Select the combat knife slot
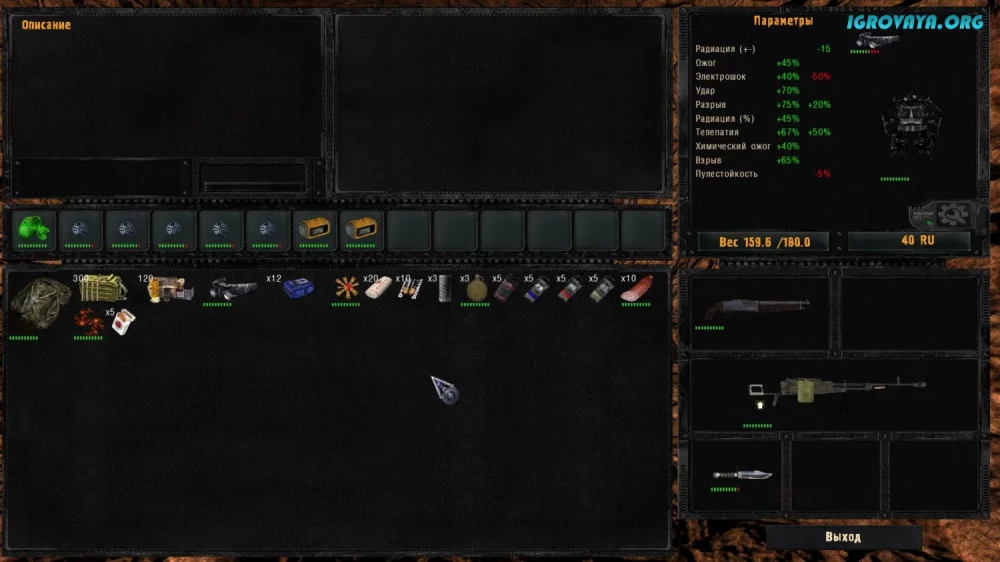Image resolution: width=1000 pixels, height=562 pixels. pyautogui.click(x=741, y=474)
